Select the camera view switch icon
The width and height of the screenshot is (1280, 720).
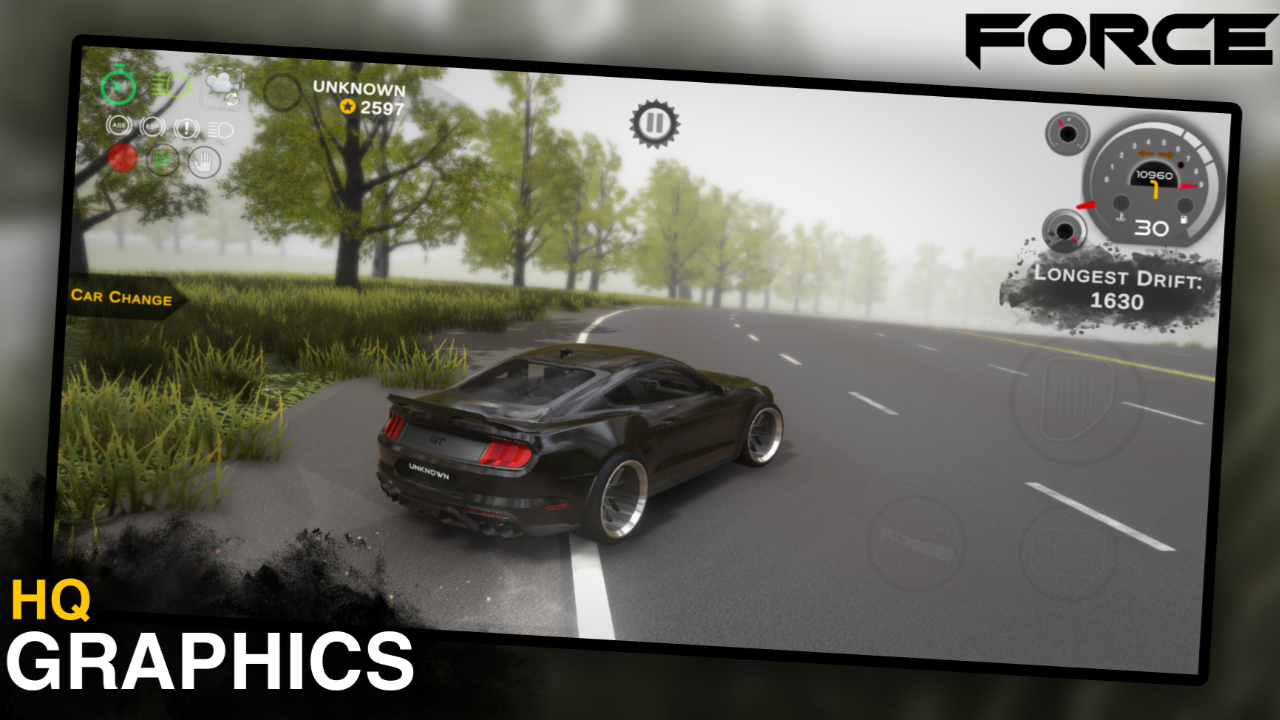[222, 88]
